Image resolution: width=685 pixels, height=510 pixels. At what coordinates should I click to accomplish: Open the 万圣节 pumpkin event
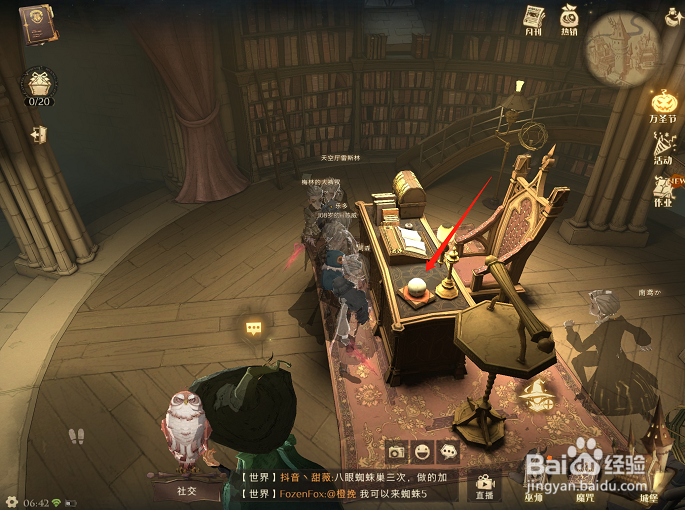coord(664,106)
